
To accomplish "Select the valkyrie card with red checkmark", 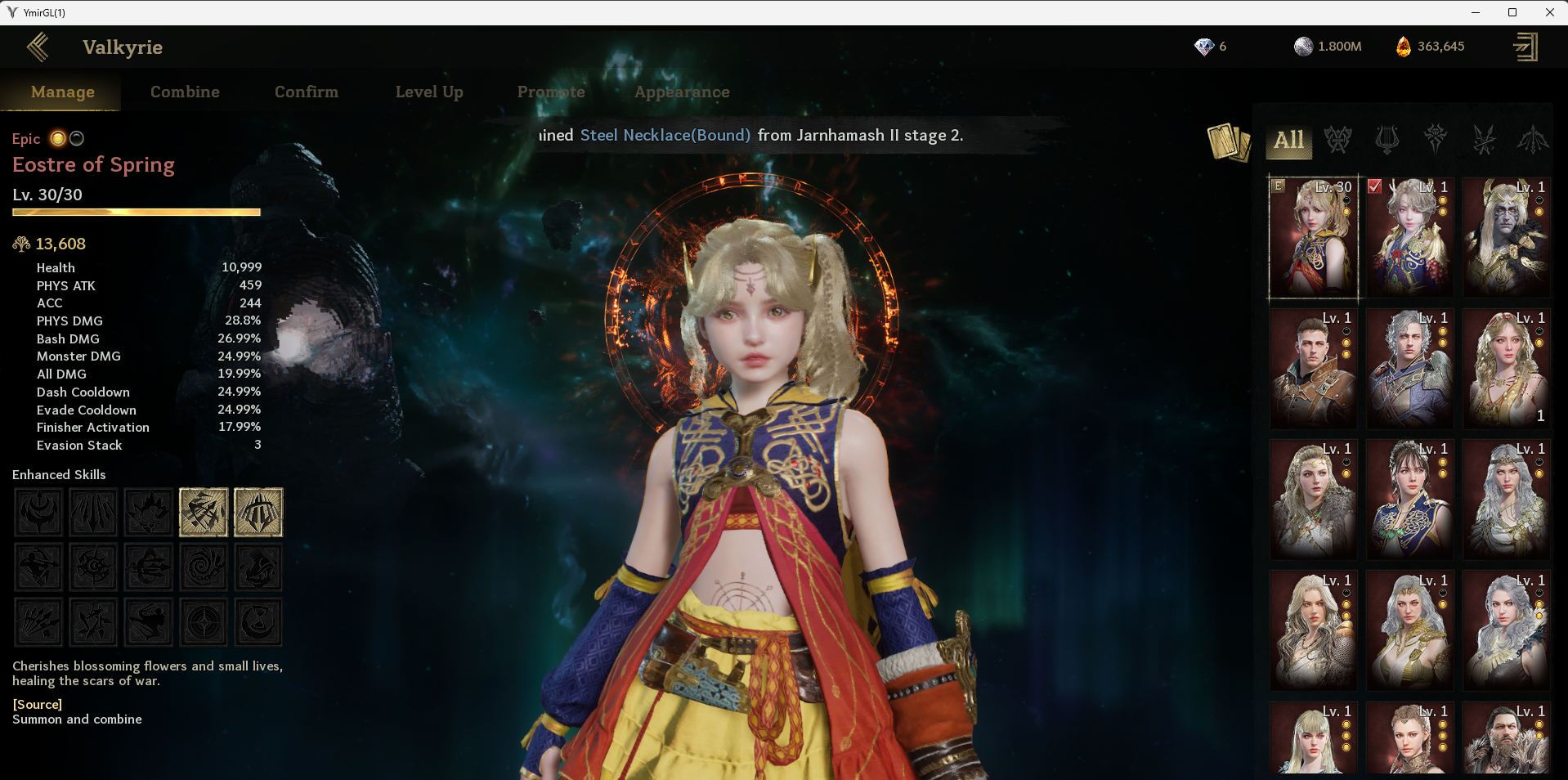I will tap(1409, 236).
